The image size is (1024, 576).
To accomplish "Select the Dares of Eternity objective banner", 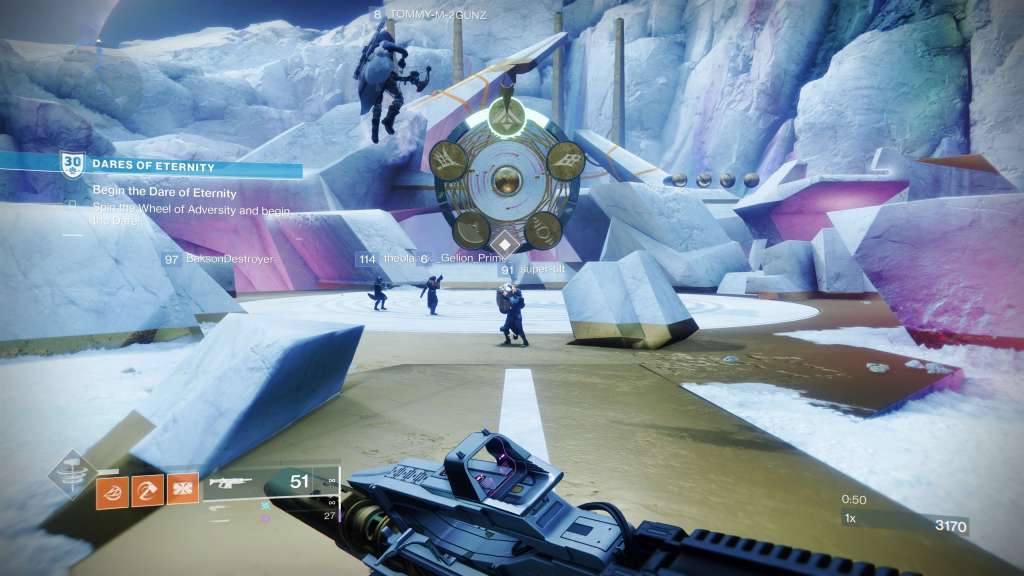I will pos(165,166).
